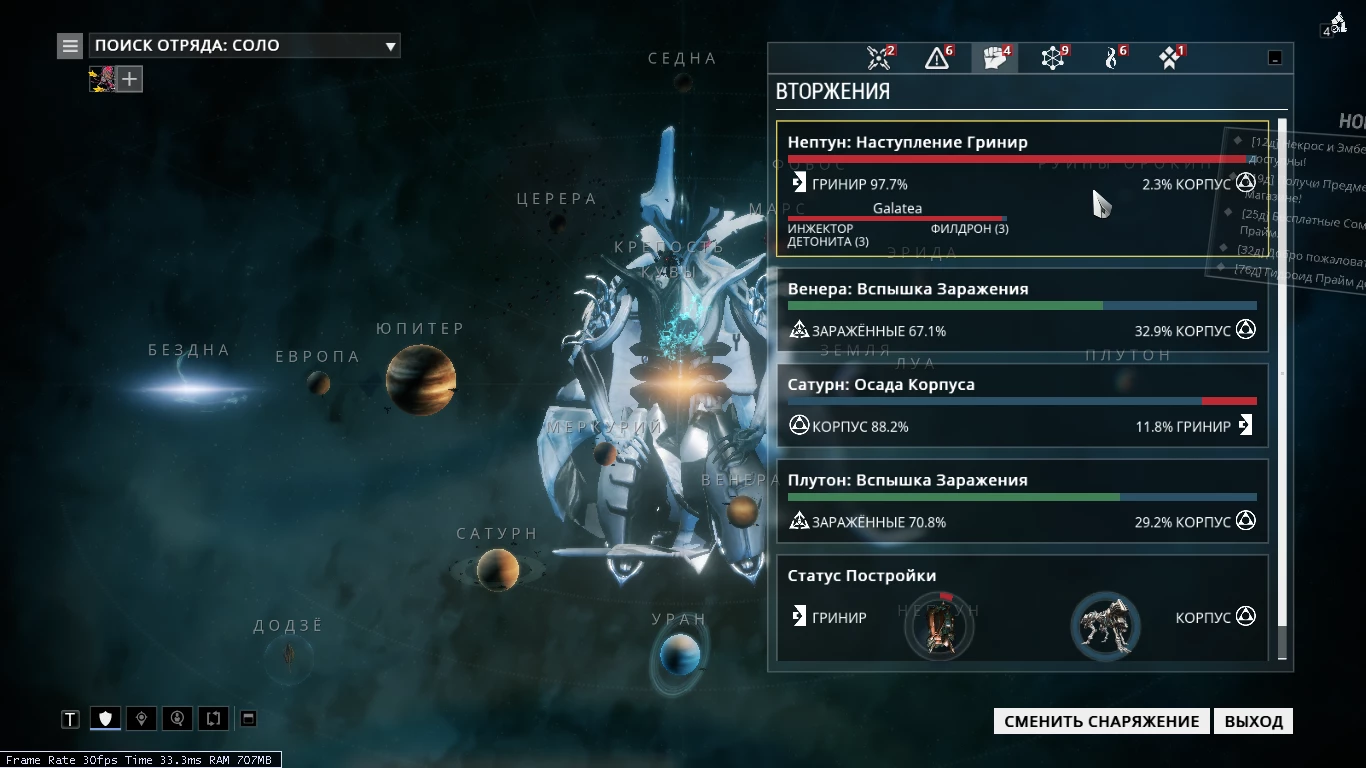Minimize the world-state panel
Image resolution: width=1366 pixels, height=768 pixels.
coord(1275,58)
